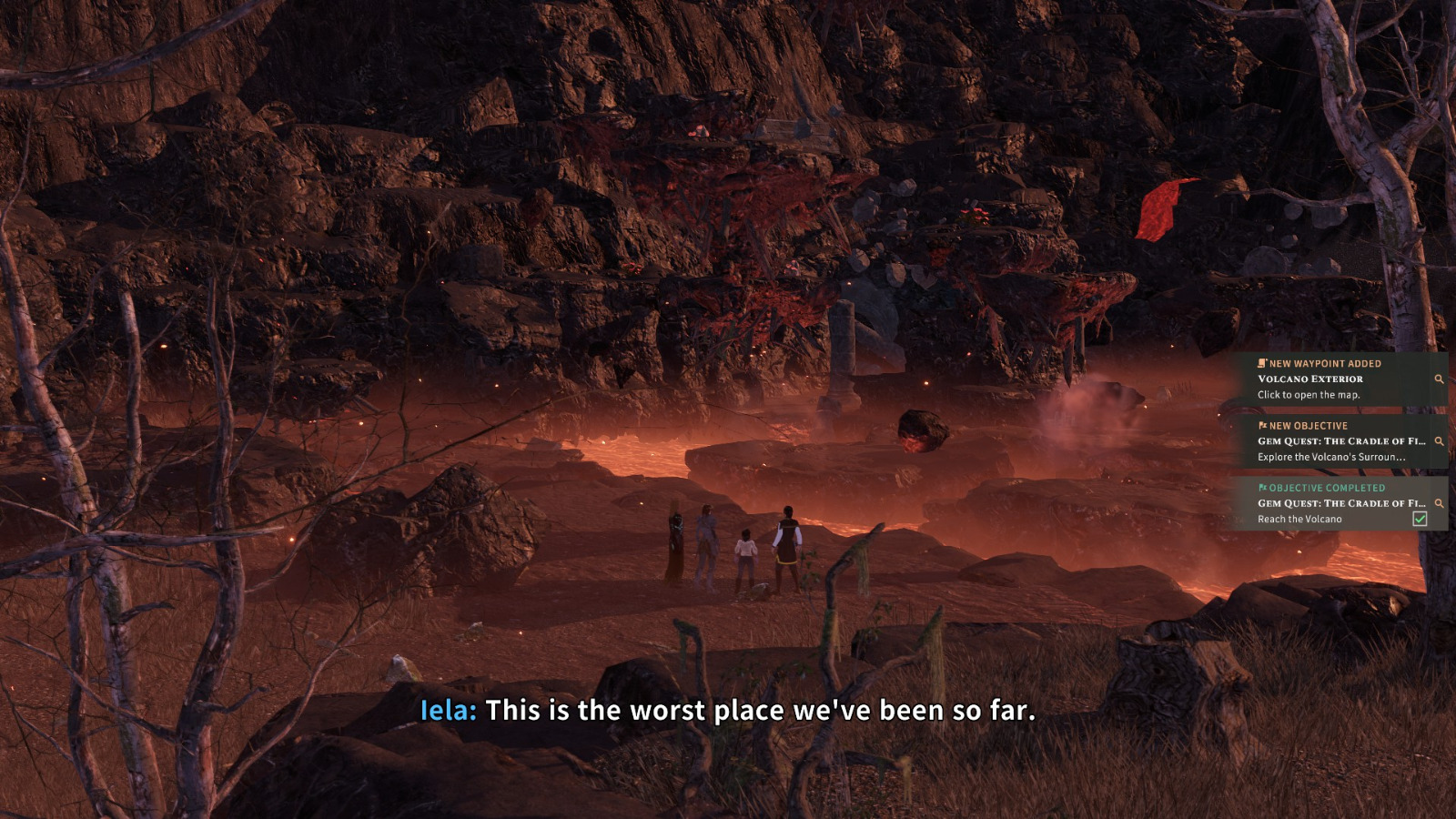This screenshot has height=819, width=1456.
Task: Click the 'Click to open the map' link
Action: [1309, 395]
